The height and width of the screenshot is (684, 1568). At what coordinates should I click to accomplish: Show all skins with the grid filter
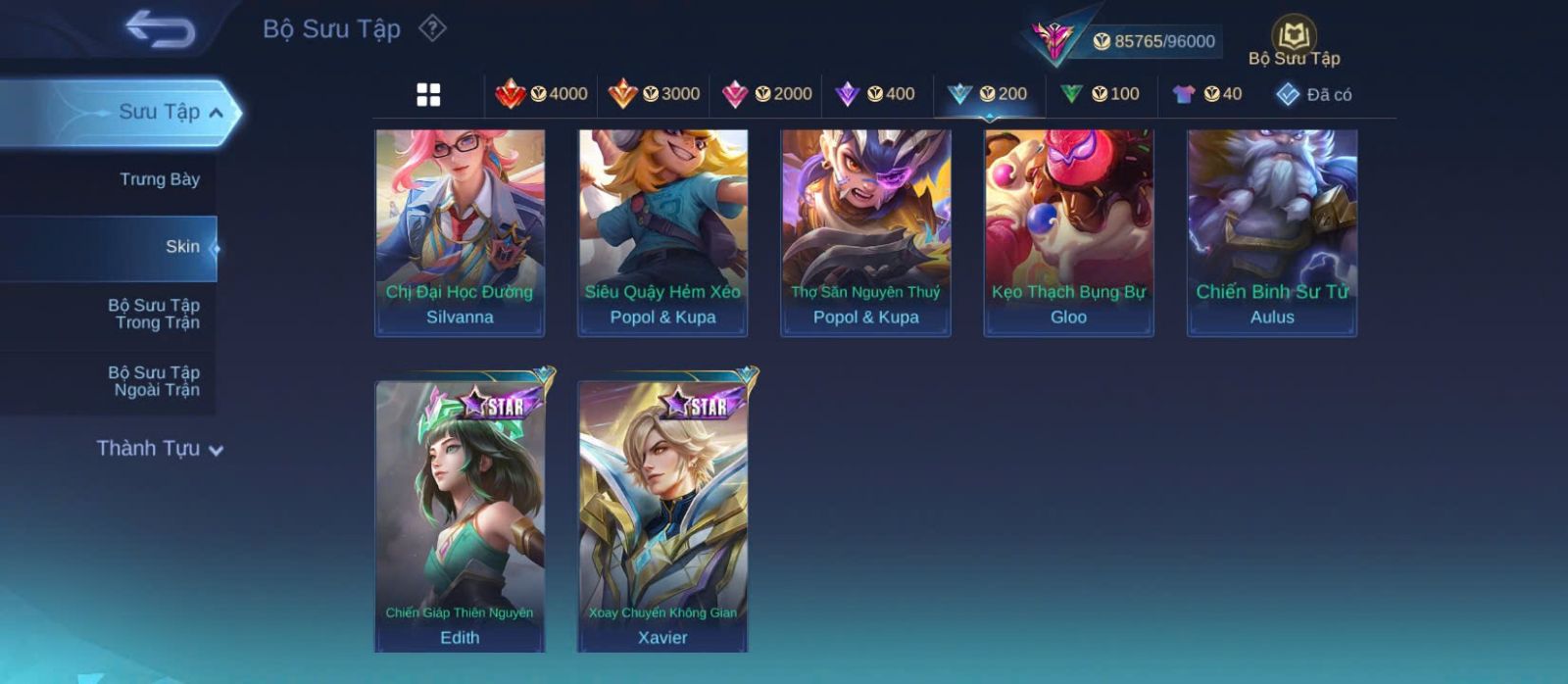point(428,95)
